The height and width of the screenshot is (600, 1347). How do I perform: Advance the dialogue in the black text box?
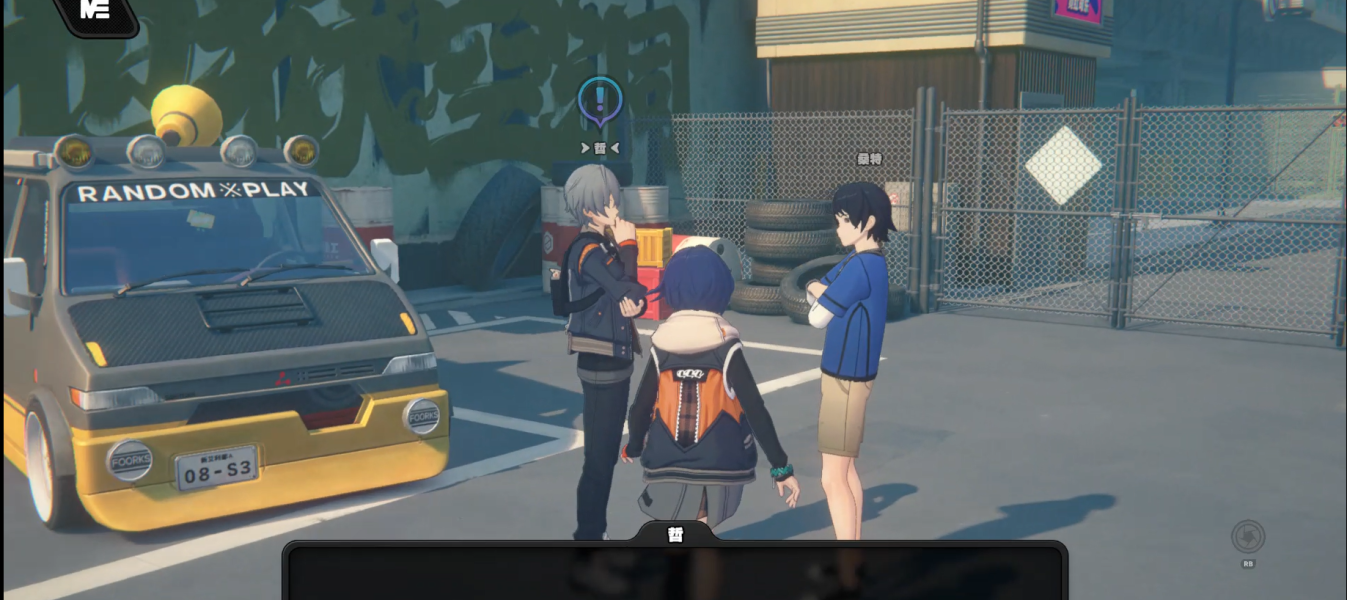(x=675, y=573)
